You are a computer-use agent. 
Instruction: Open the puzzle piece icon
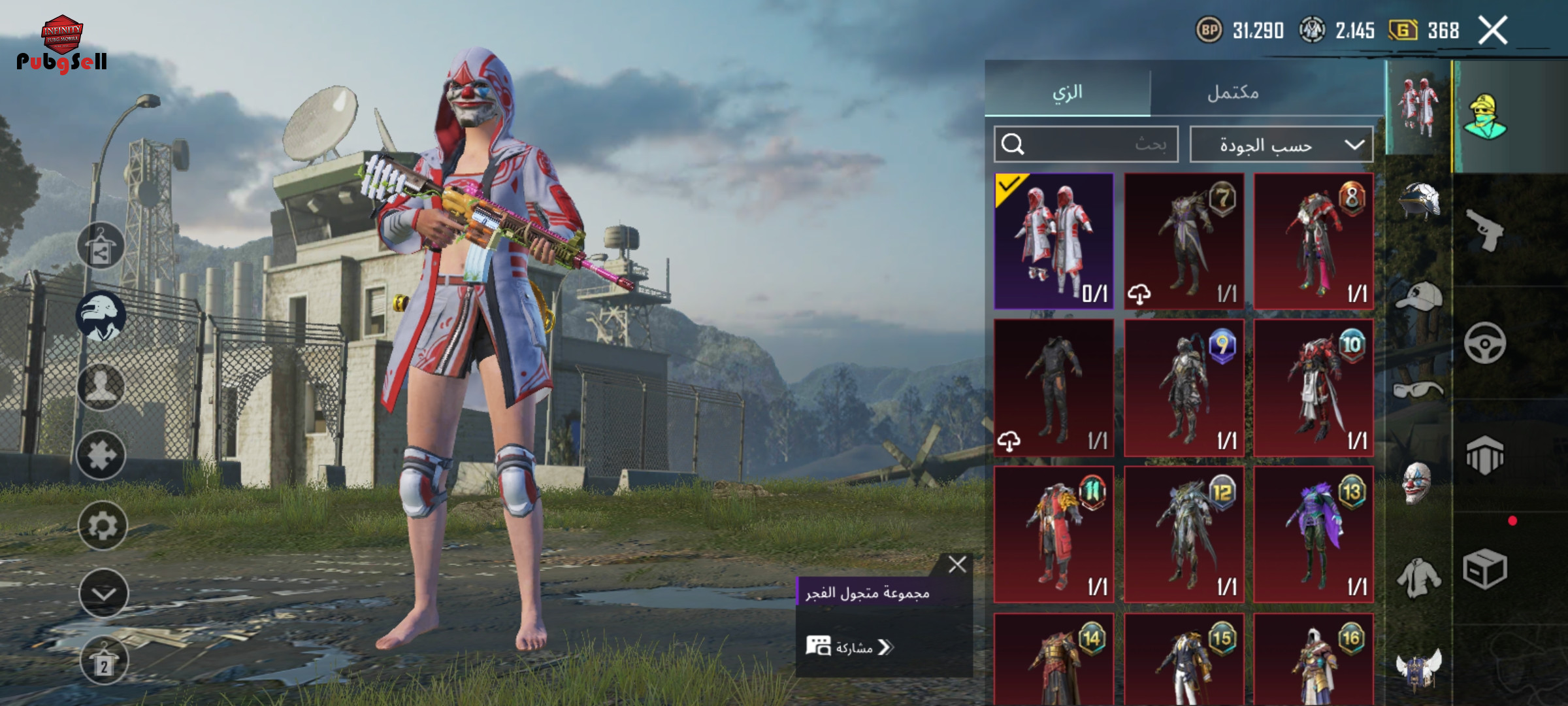click(x=101, y=455)
